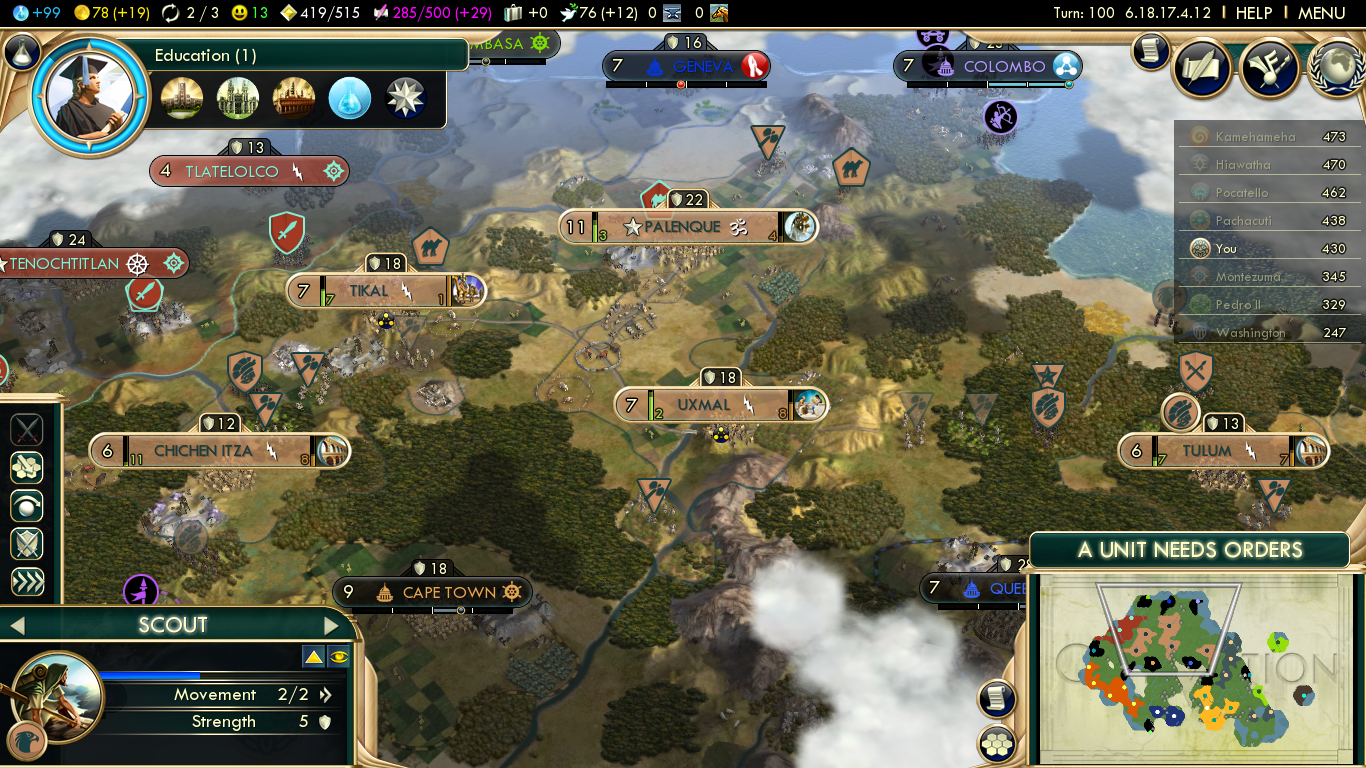Choose the scout's available promotion triangle
This screenshot has width=1366, height=768.
click(313, 657)
